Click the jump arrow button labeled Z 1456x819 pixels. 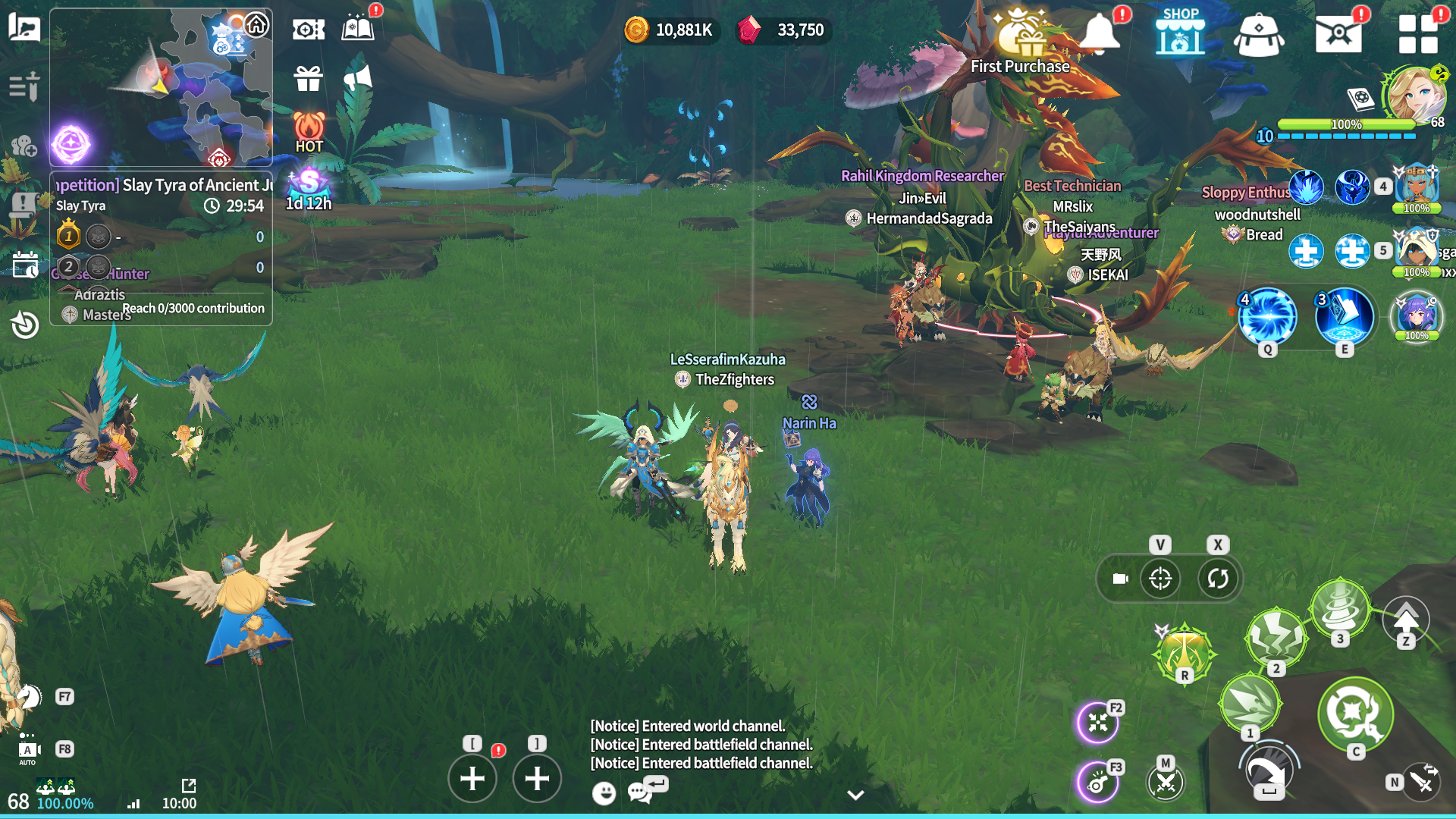point(1405,620)
